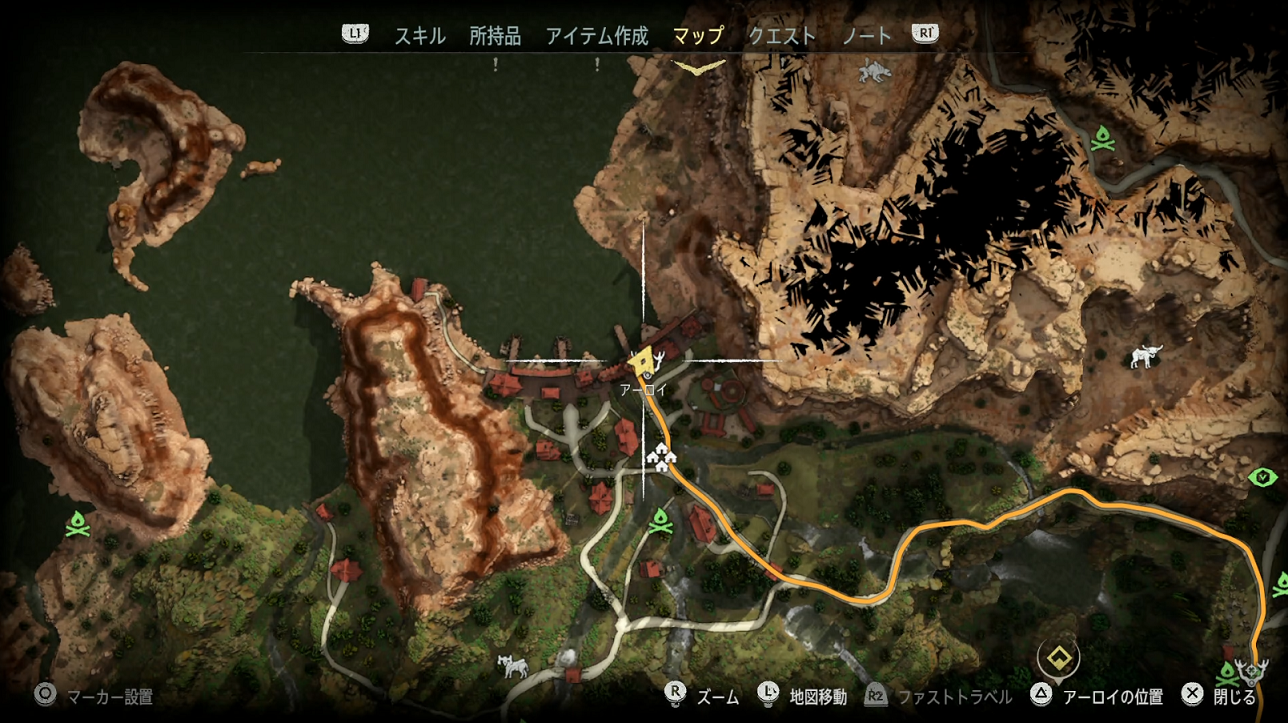Pick the campfire marker just below the settlement icon
Image resolution: width=1288 pixels, height=723 pixels.
pyautogui.click(x=660, y=520)
